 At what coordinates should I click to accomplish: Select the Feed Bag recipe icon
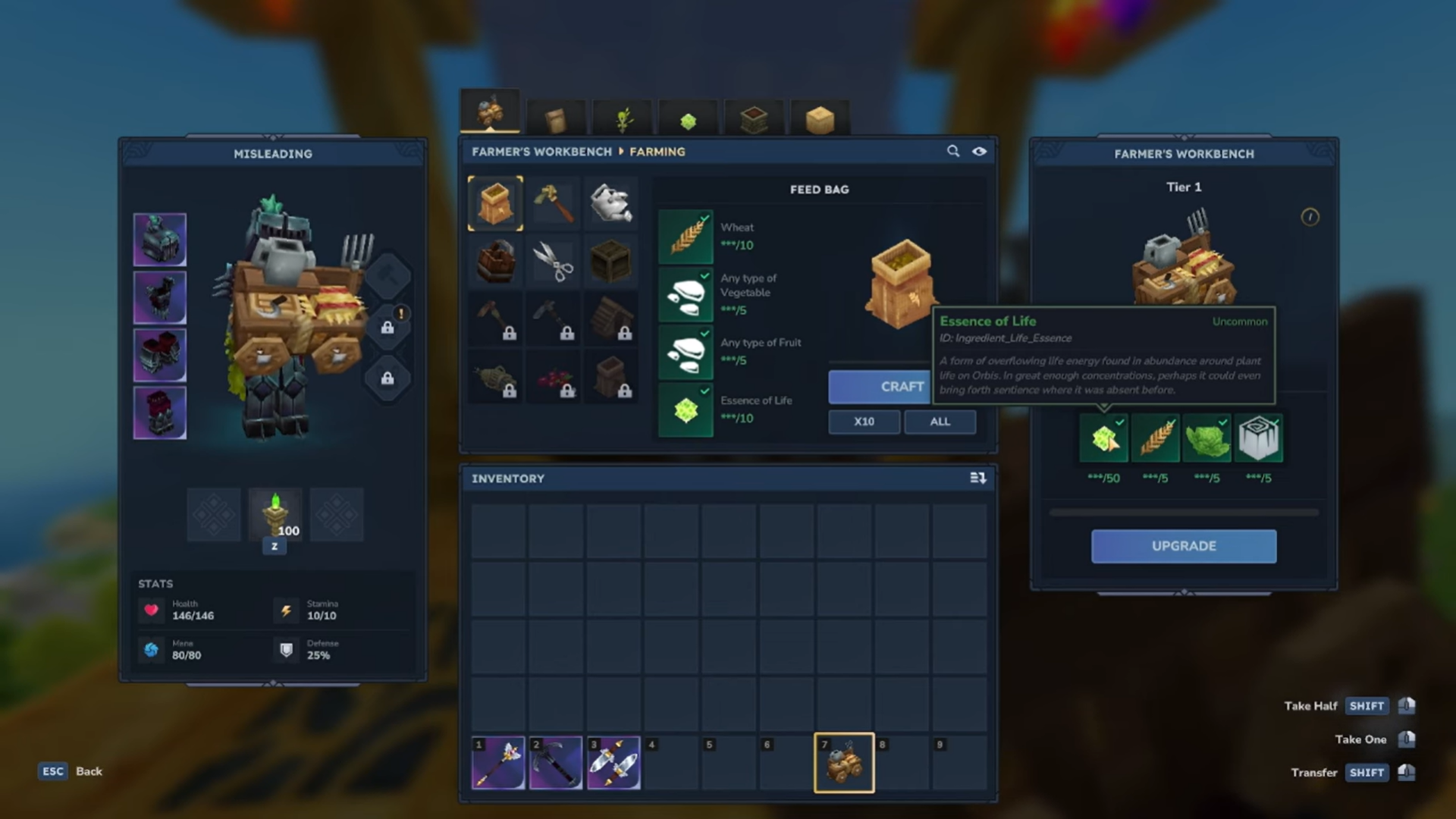point(495,202)
